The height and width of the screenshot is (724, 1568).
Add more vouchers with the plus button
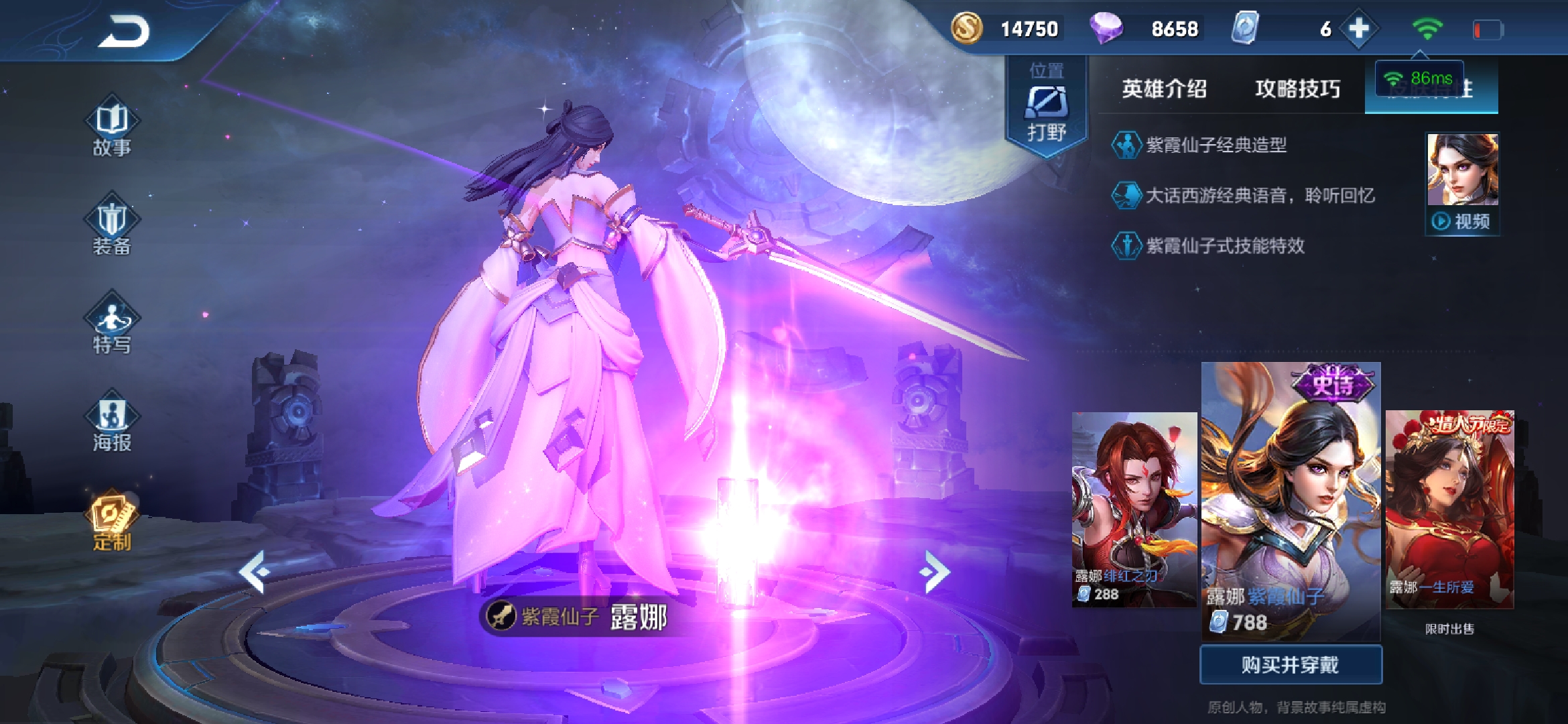click(1358, 29)
